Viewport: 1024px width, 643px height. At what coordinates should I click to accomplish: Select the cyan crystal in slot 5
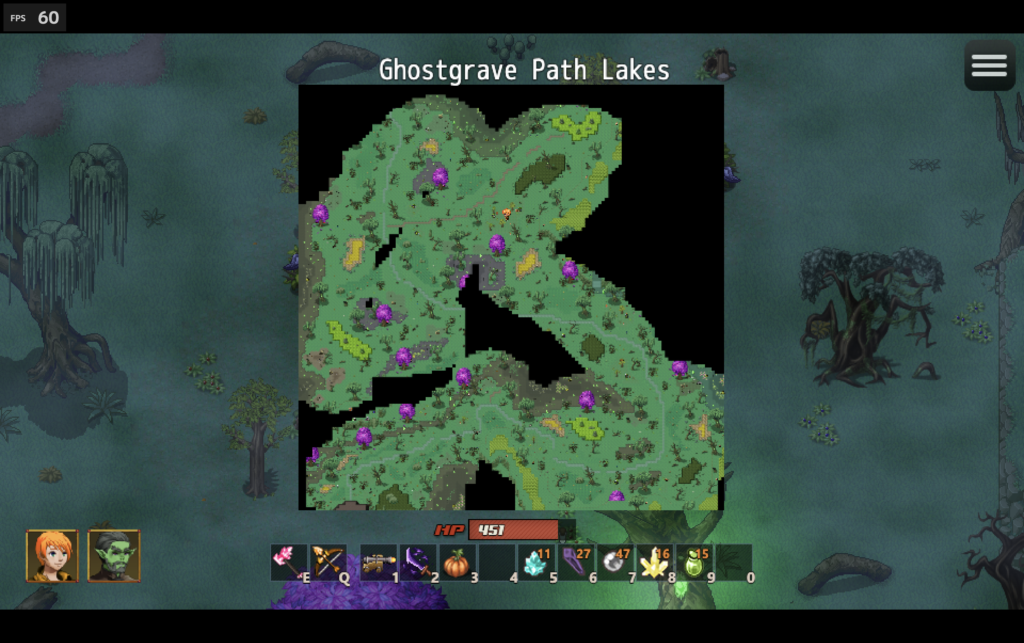[536, 563]
